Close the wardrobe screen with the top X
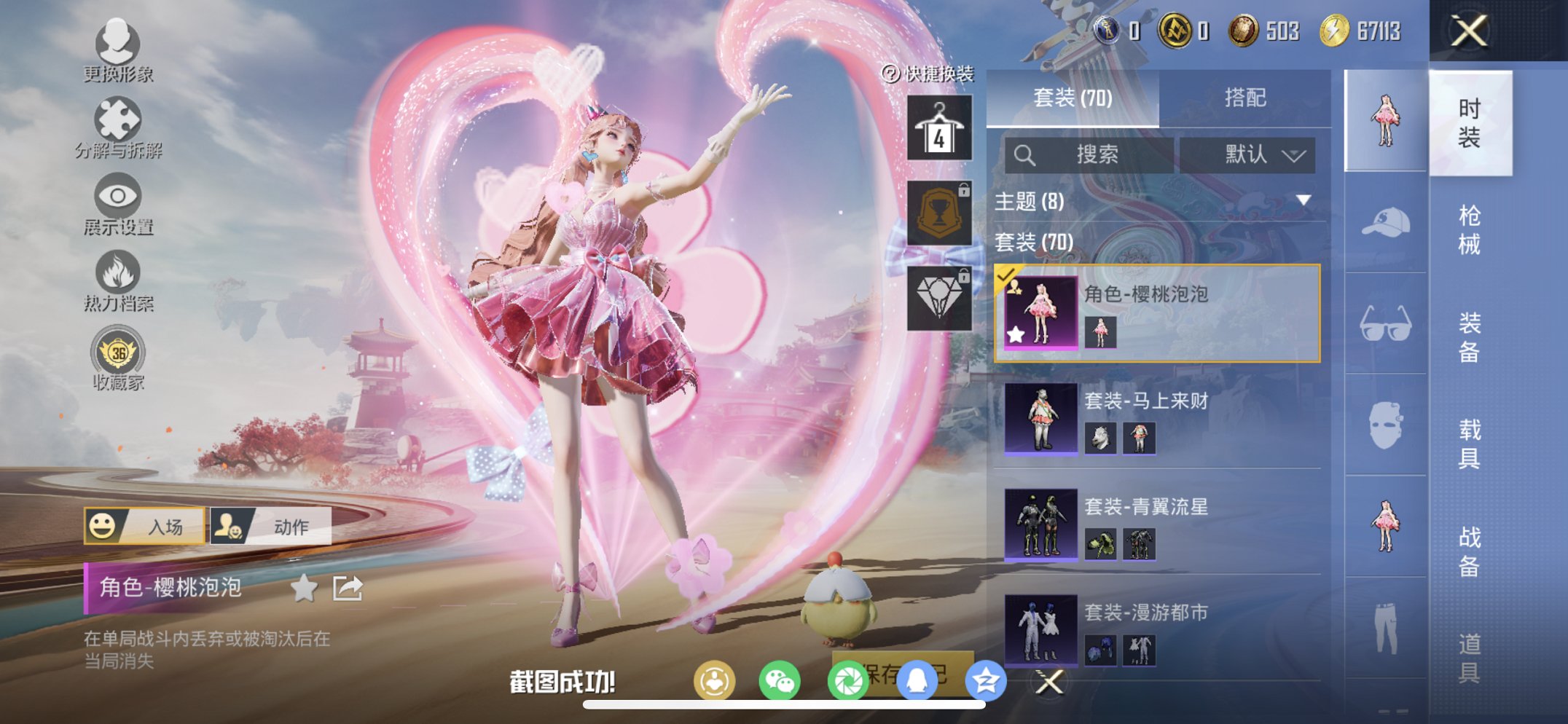This screenshot has height=724, width=1568. (x=1468, y=31)
